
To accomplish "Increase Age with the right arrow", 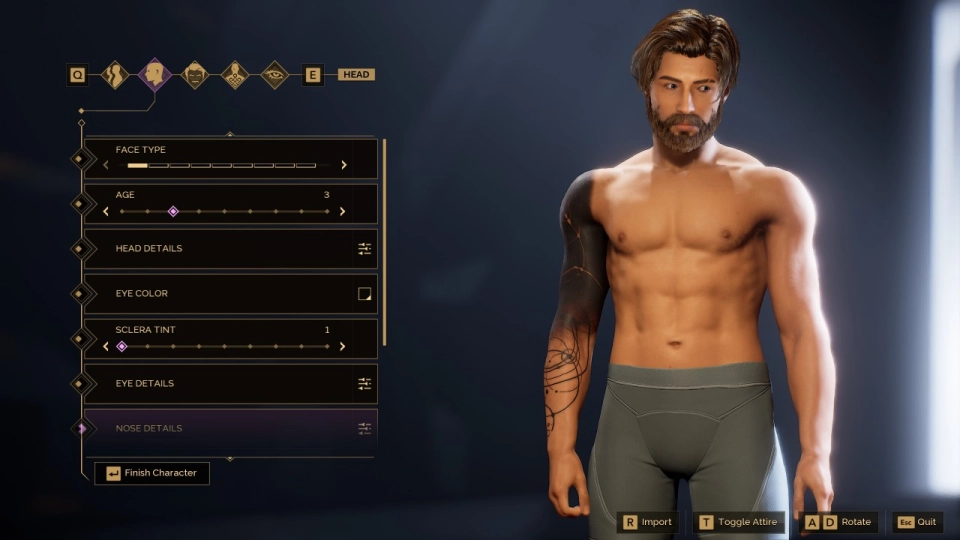I will click(x=342, y=211).
